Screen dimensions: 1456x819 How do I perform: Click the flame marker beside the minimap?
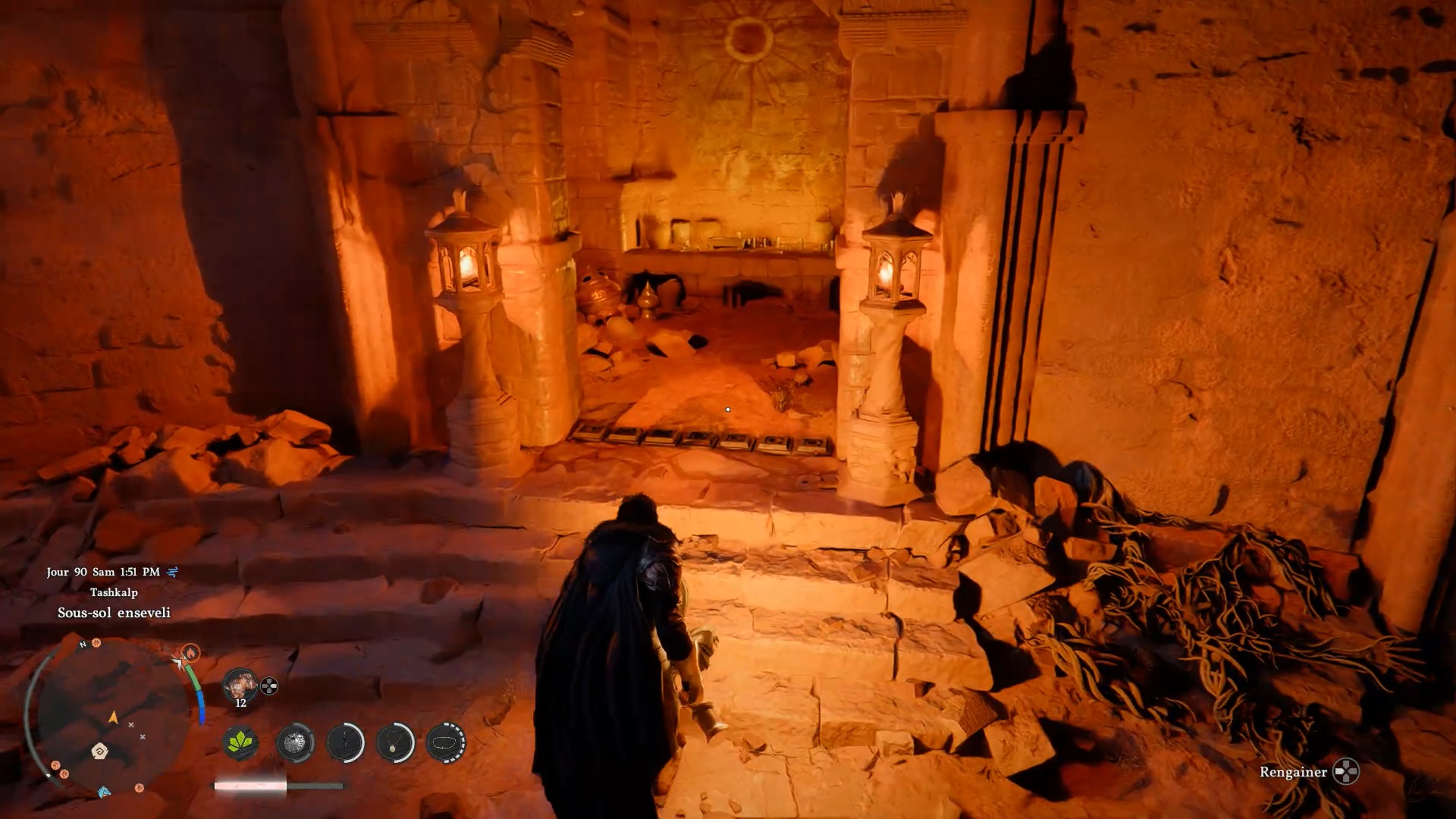pos(190,652)
